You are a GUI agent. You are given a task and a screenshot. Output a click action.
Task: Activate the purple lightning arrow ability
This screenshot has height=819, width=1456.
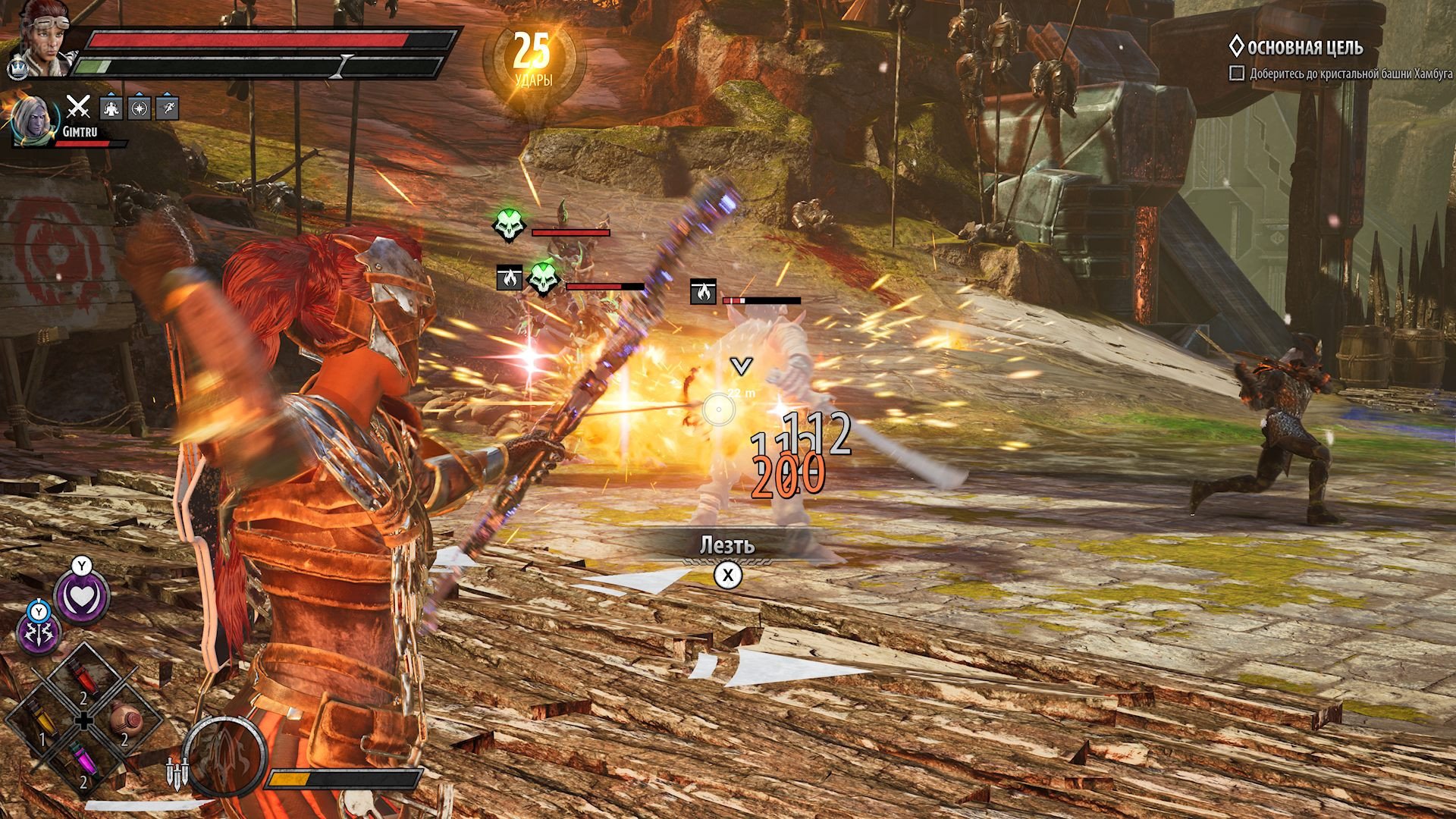(x=38, y=632)
